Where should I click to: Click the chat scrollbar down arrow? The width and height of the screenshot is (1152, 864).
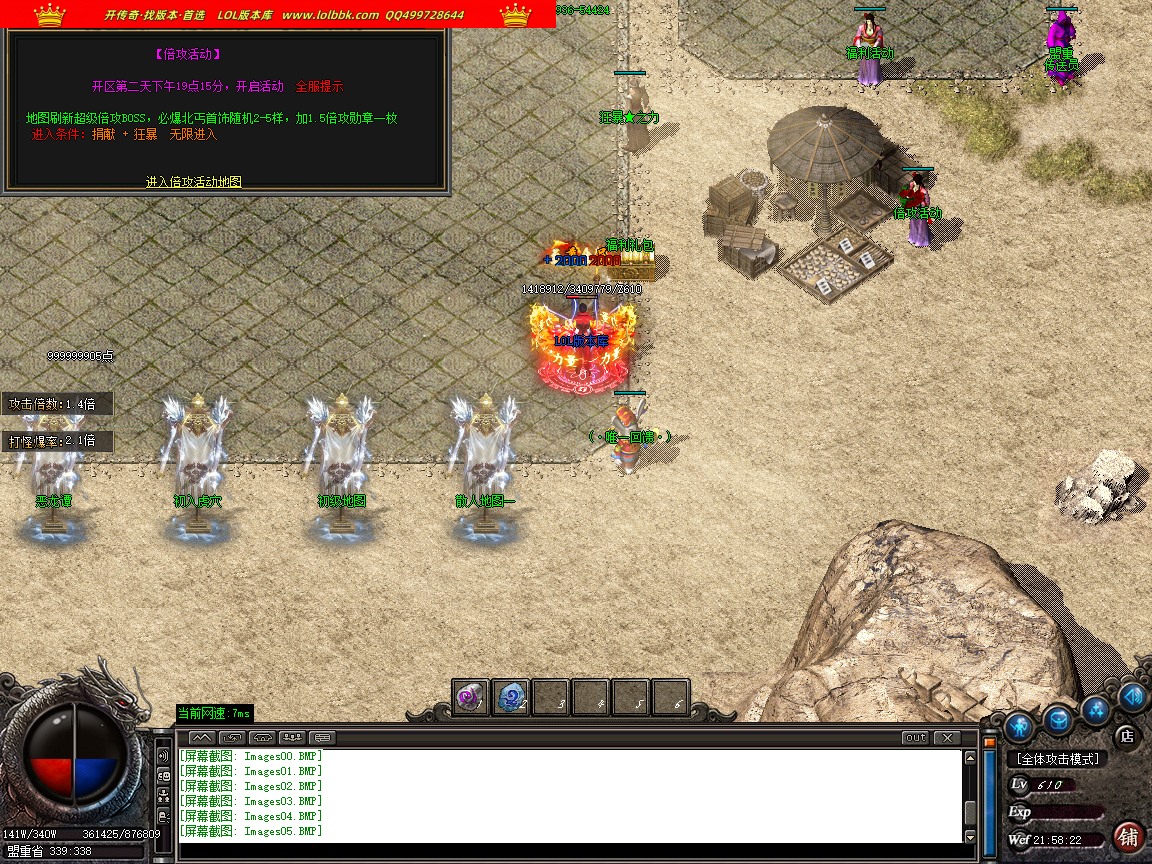pos(970,836)
